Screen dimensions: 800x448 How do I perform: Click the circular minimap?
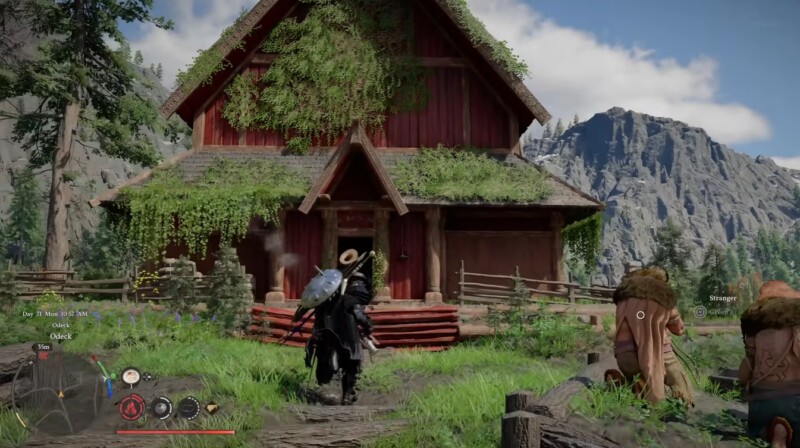60,392
